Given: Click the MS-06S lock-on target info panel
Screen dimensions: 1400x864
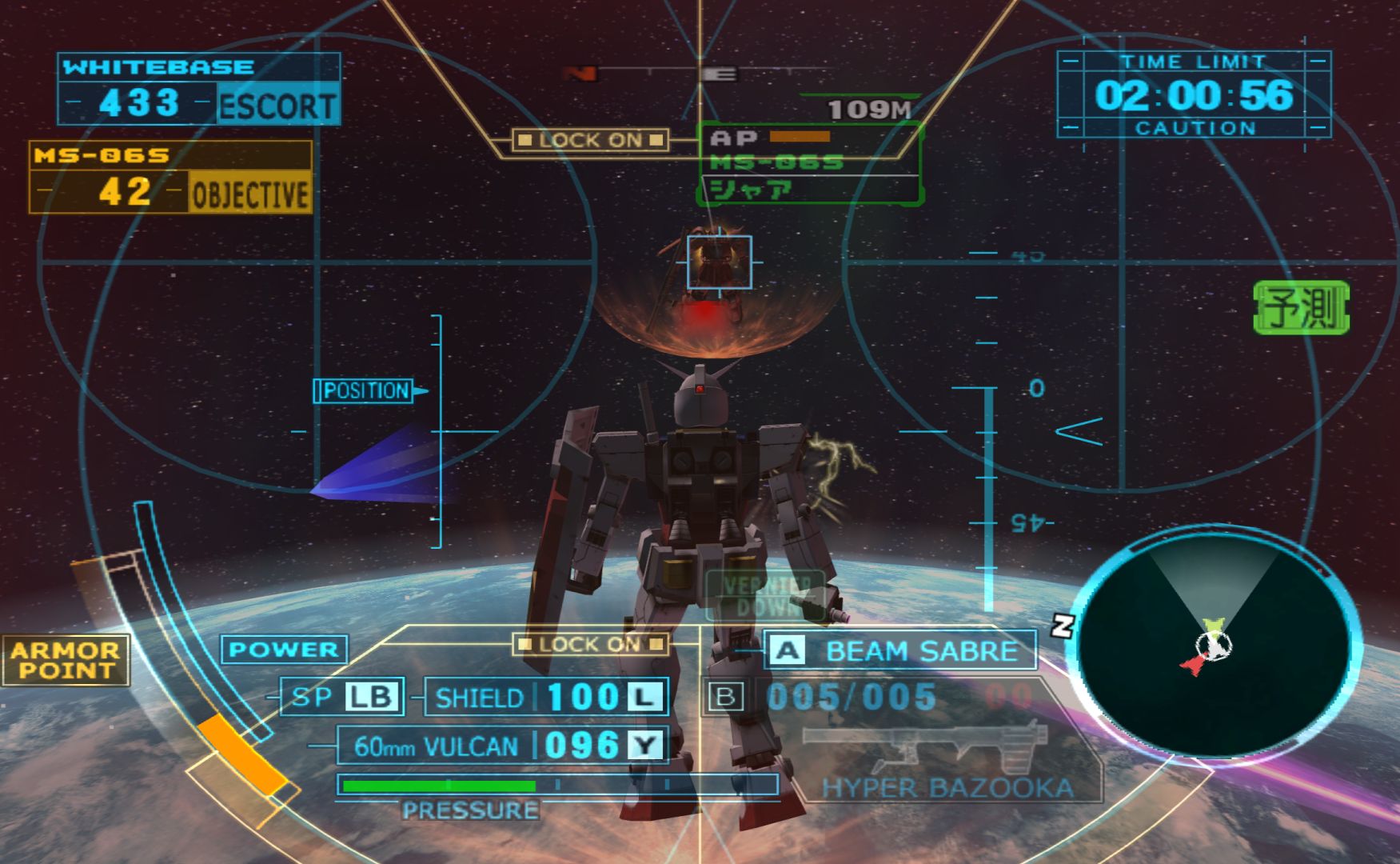Looking at the screenshot, I should pos(809,164).
